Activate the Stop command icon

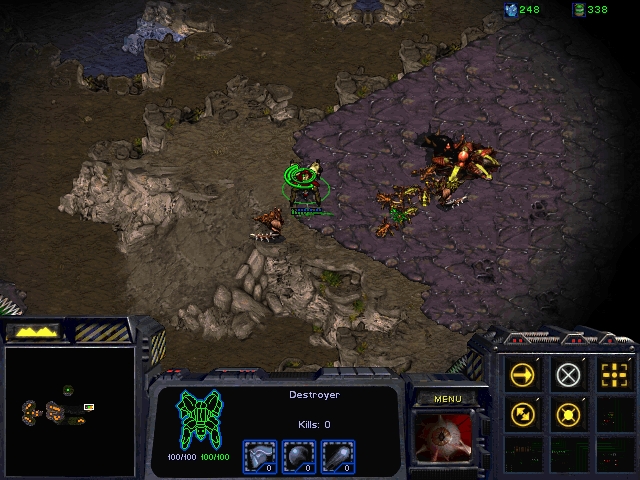(x=568, y=375)
